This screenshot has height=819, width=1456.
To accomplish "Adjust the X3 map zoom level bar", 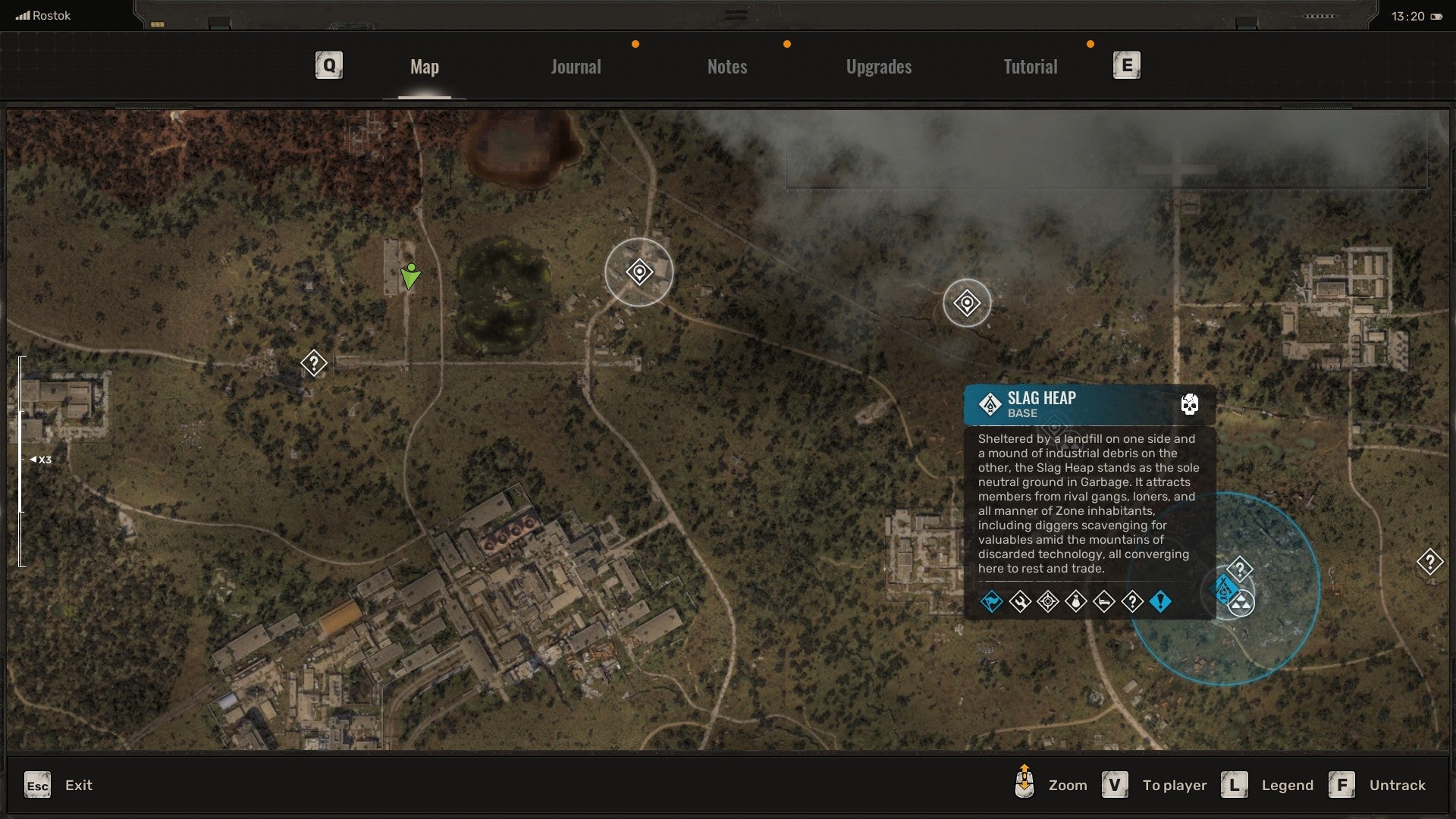I will point(22,460).
